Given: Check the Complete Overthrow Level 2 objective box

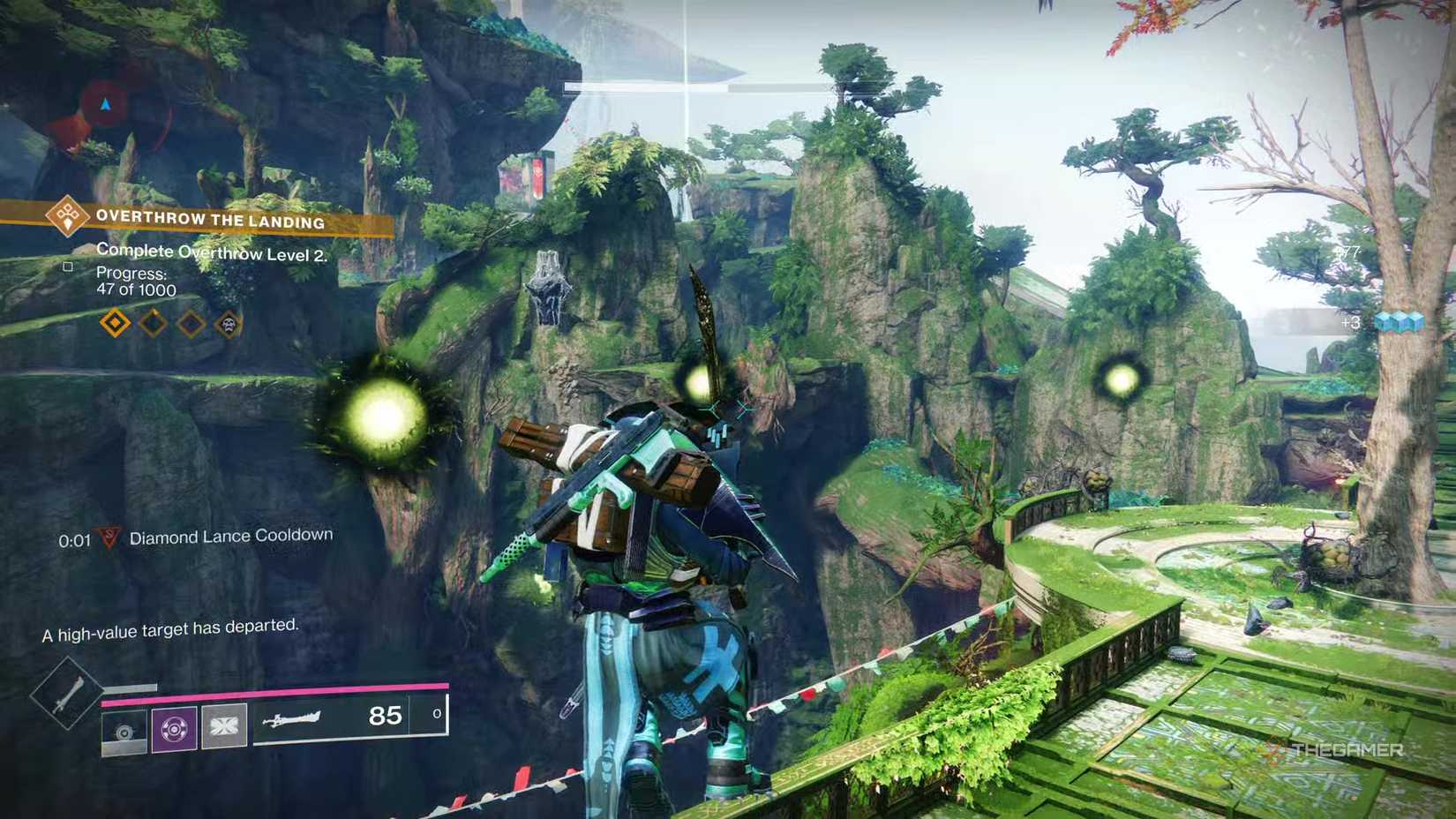Looking at the screenshot, I should coord(68,266).
